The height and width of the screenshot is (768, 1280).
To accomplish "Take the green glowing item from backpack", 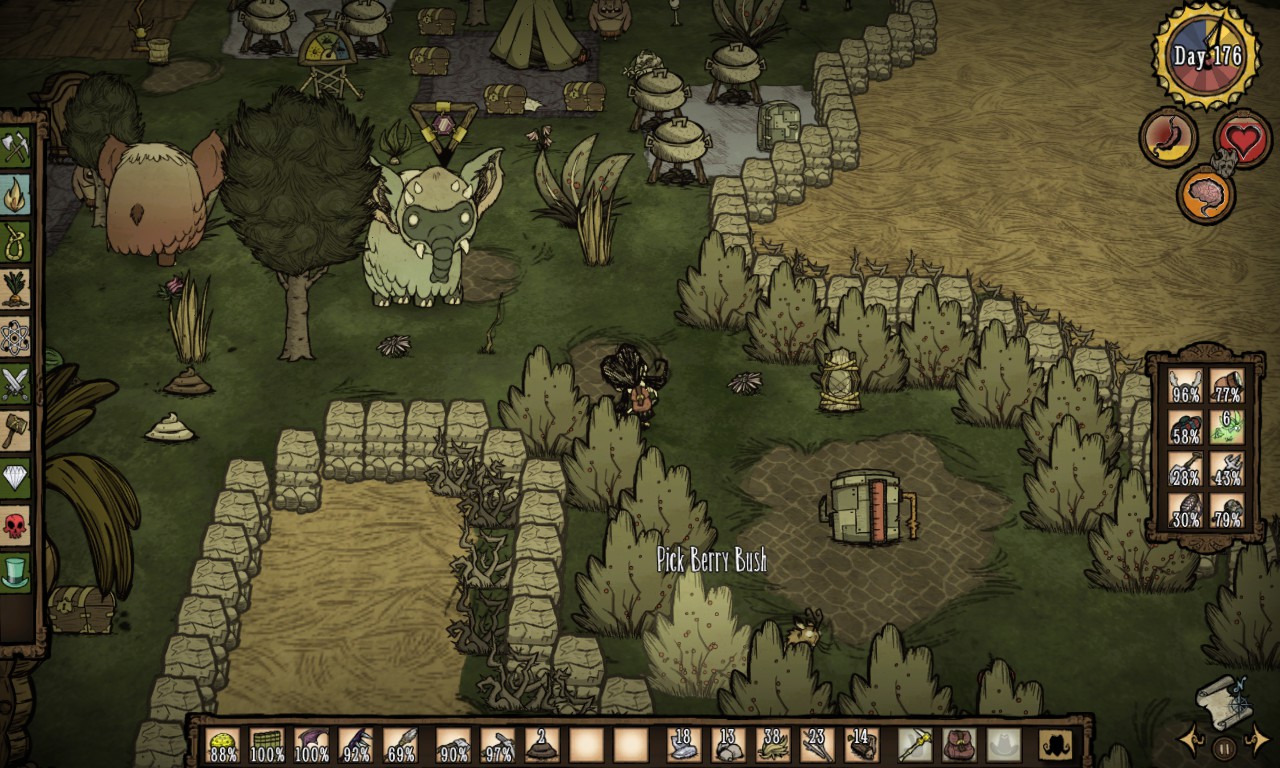I will click(x=1227, y=427).
